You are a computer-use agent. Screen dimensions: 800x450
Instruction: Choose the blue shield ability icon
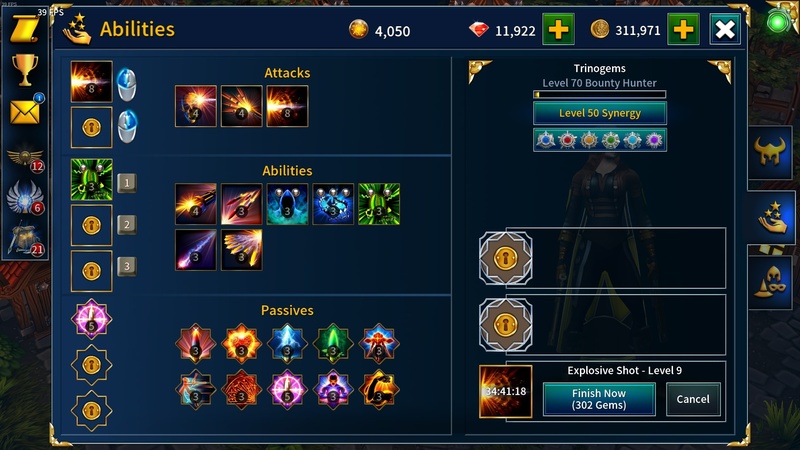pos(287,204)
